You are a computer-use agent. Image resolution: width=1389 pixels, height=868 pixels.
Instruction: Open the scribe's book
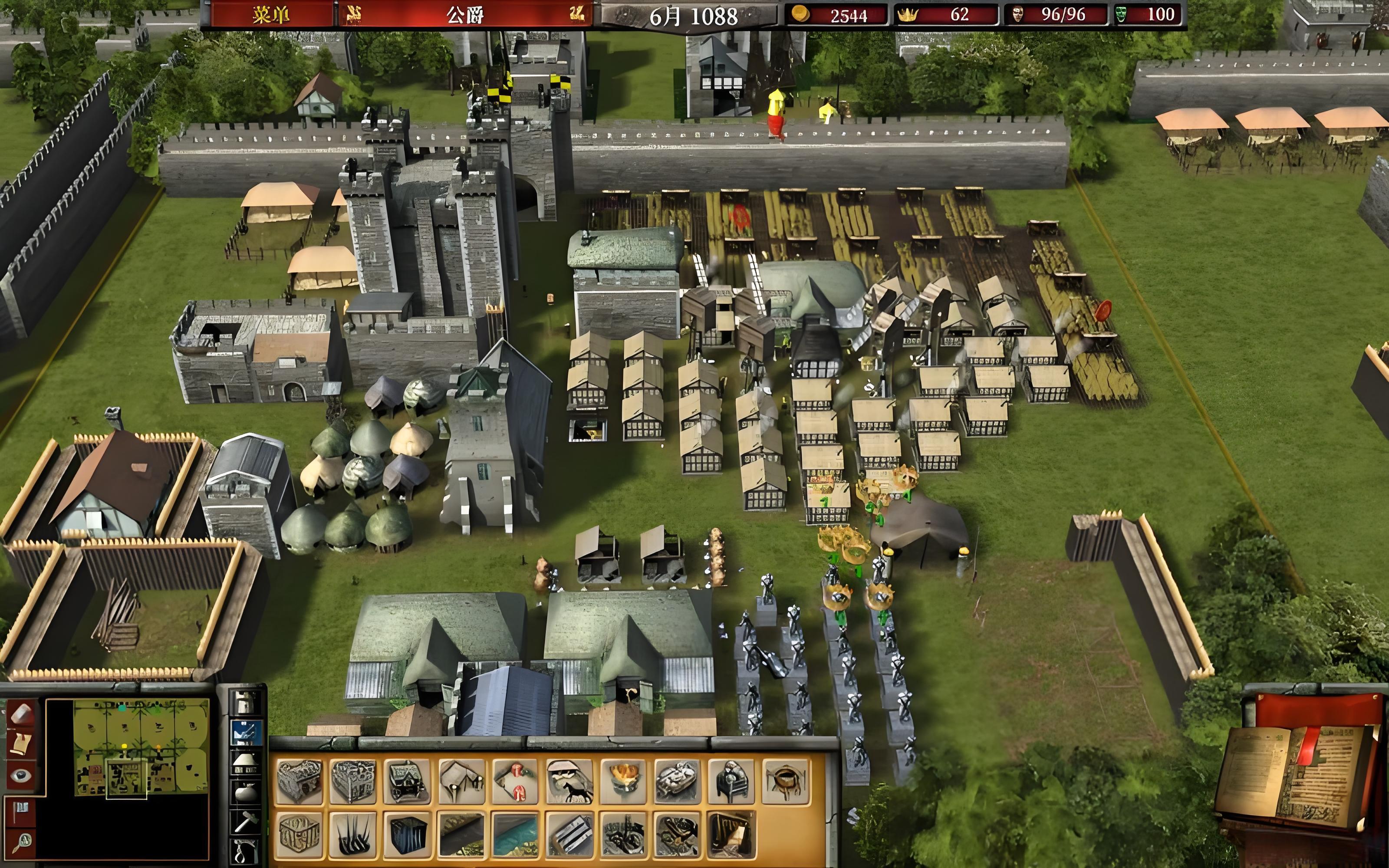(x=1297, y=775)
